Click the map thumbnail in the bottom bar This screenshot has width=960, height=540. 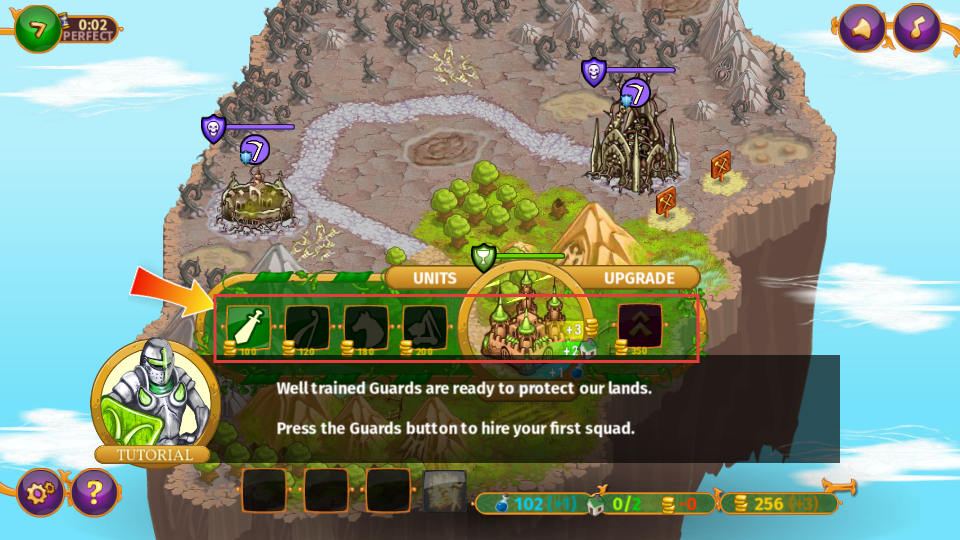click(444, 491)
